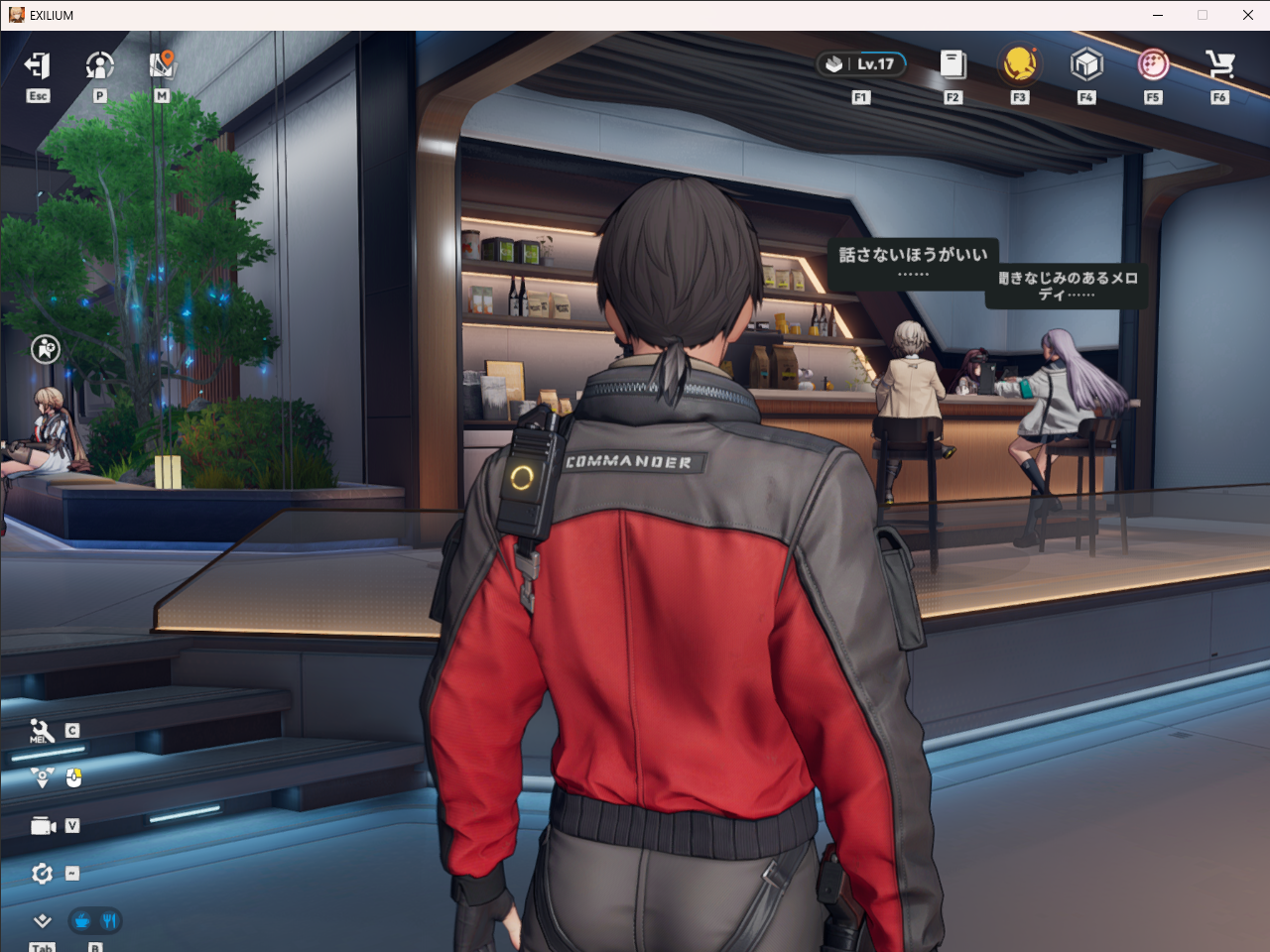Click the golden round icon with red dot
The width and height of the screenshot is (1270, 952).
click(1019, 64)
